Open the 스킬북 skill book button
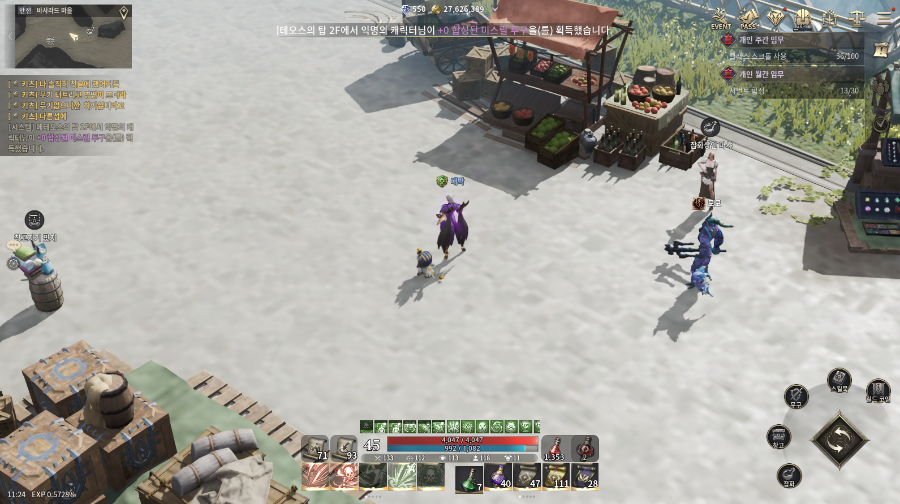900x504 pixels. 839,380
